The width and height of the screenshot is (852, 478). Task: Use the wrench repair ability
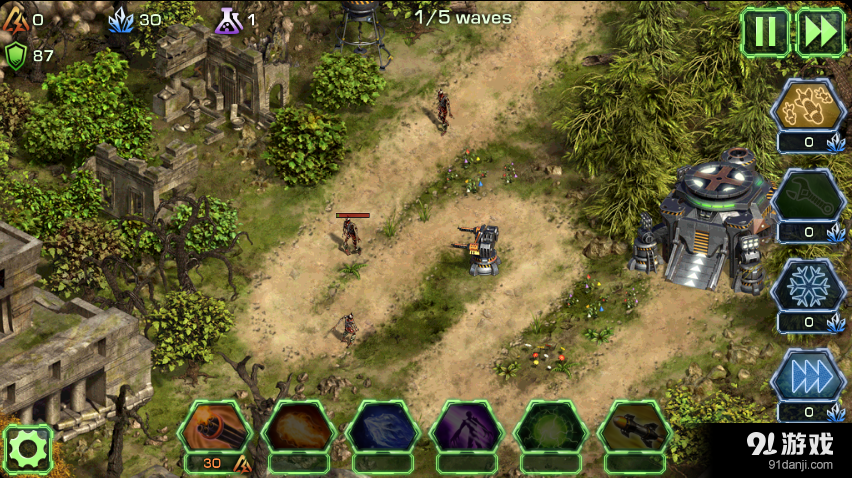click(808, 197)
